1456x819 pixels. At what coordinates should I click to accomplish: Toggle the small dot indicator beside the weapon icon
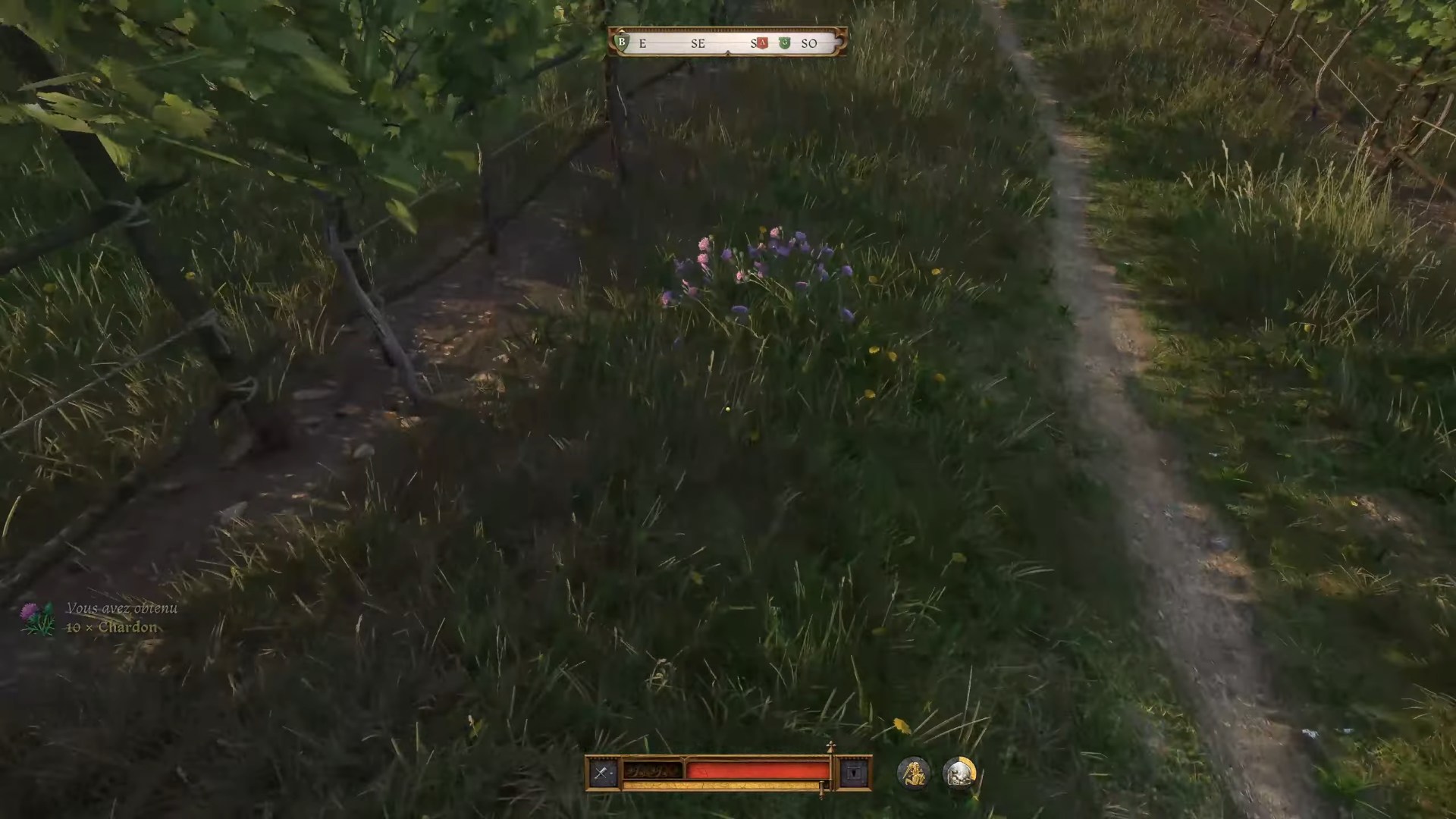pos(610,773)
